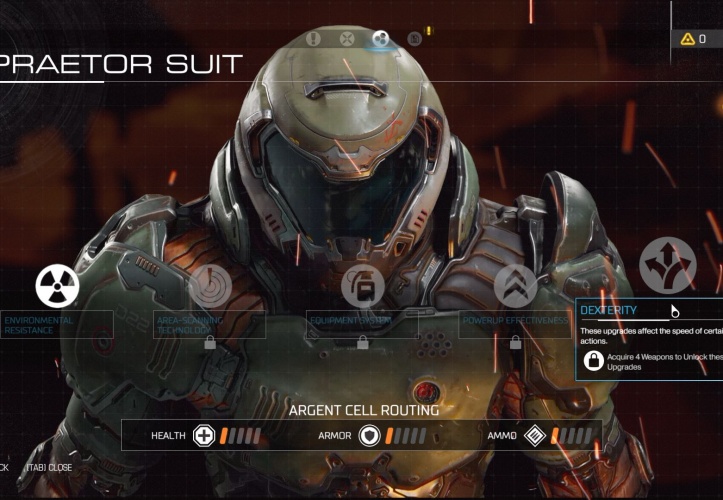Select the Area-Scanning Technology upgrade icon
This screenshot has width=723, height=500.
210,286
